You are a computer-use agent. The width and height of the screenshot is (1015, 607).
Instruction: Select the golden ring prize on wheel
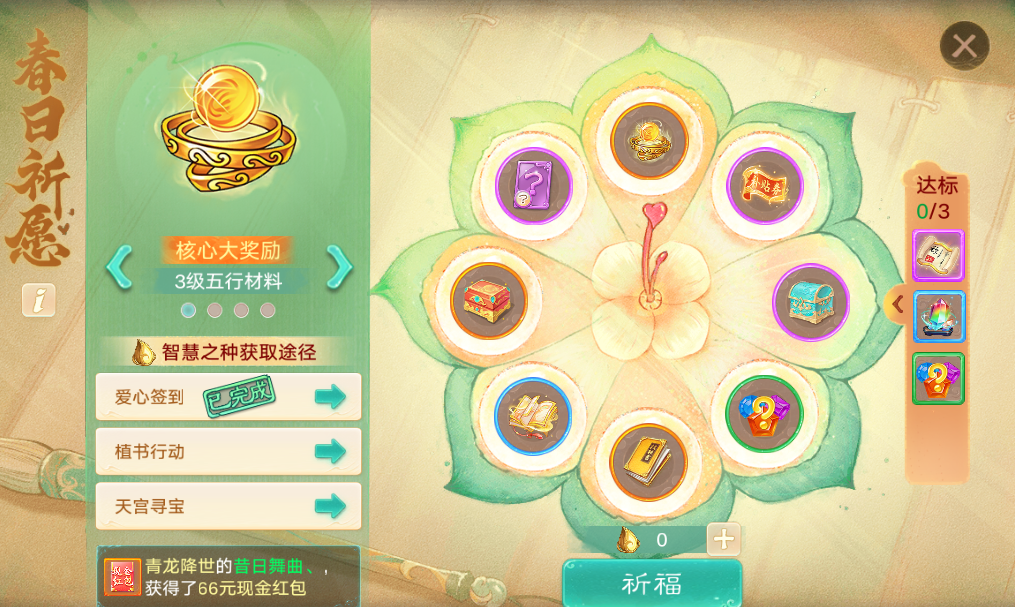click(x=649, y=141)
